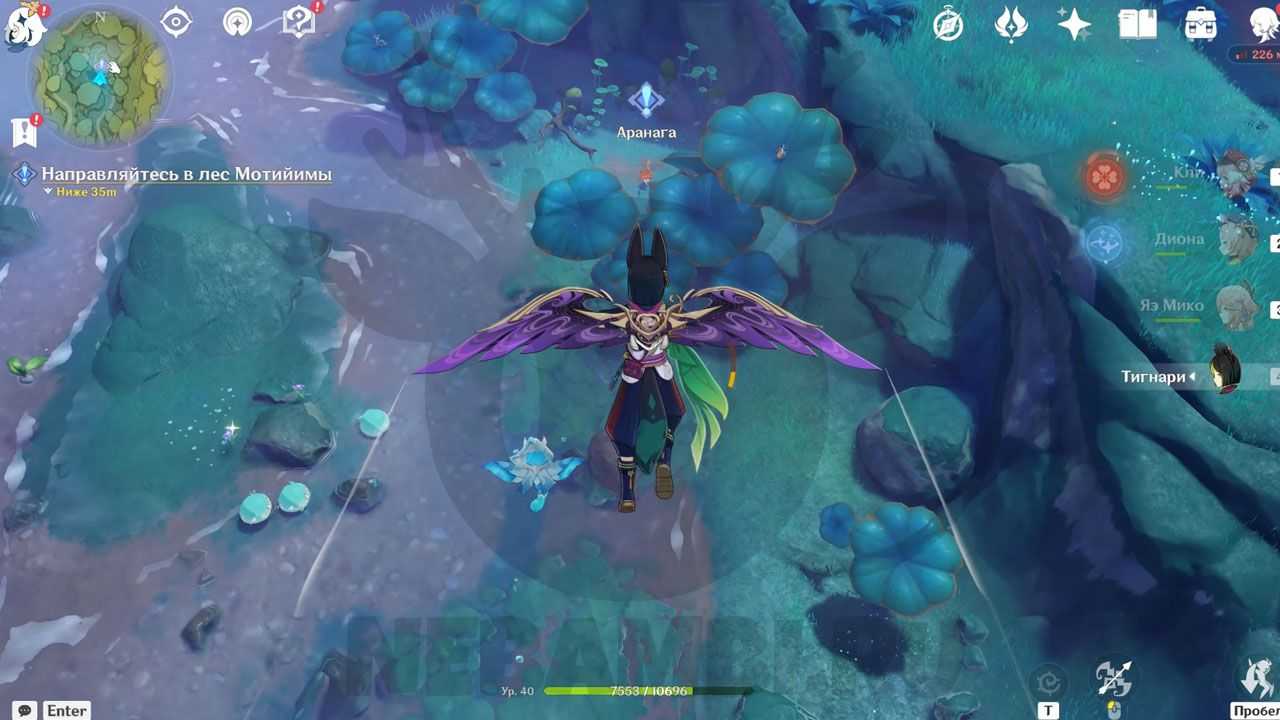Open the backpack inventory

(x=1200, y=24)
